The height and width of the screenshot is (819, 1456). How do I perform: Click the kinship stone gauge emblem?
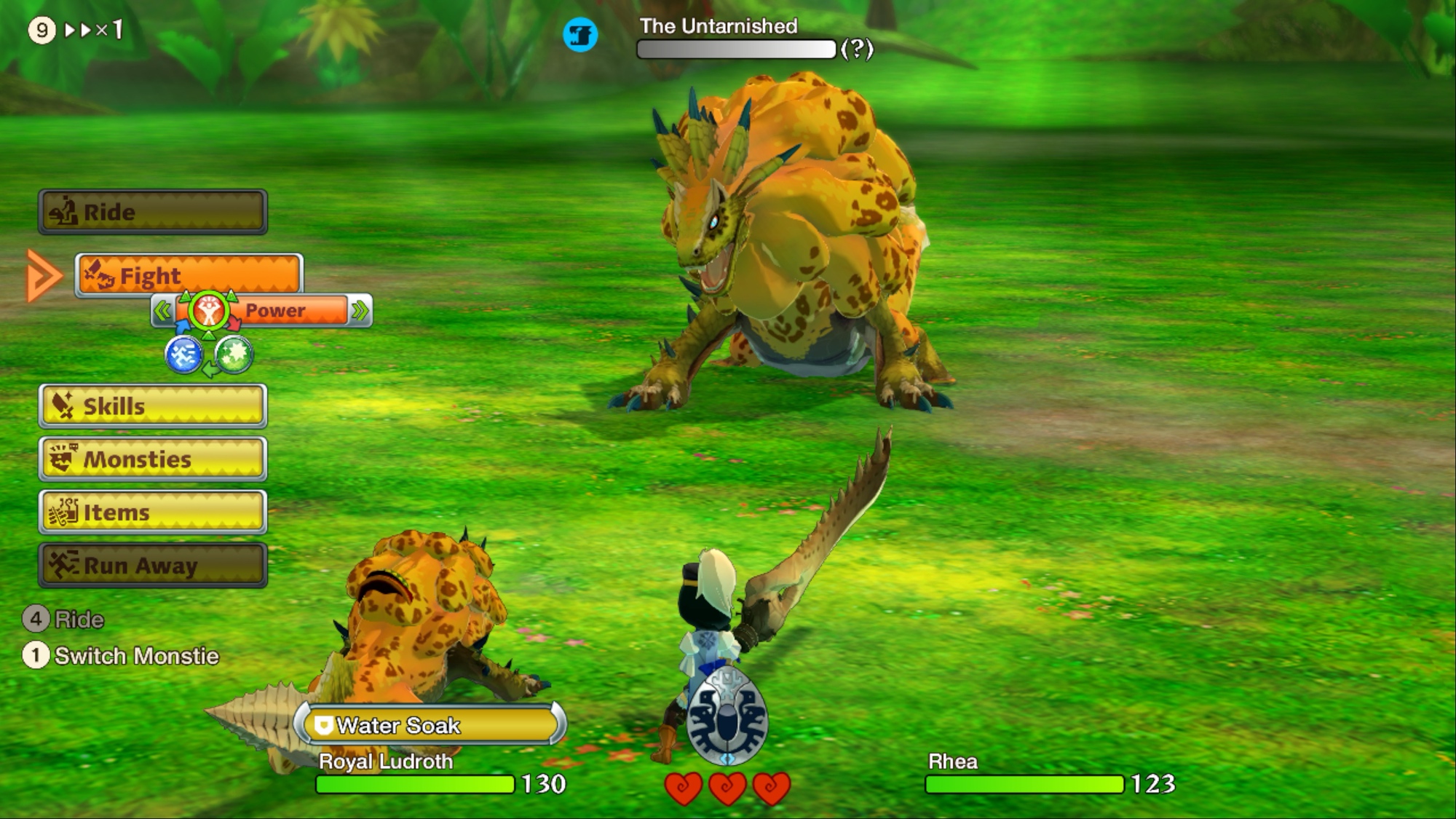(x=727, y=718)
